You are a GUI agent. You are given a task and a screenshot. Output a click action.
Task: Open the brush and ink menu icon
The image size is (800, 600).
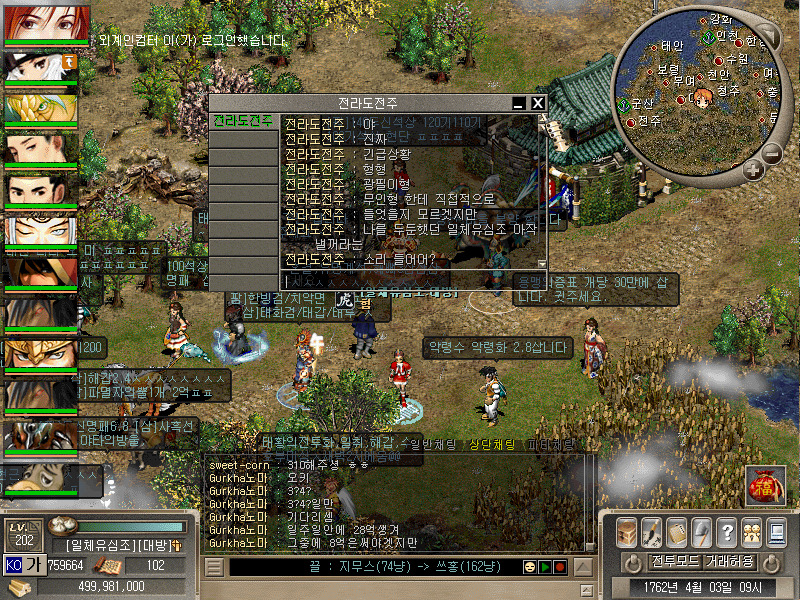(x=651, y=532)
